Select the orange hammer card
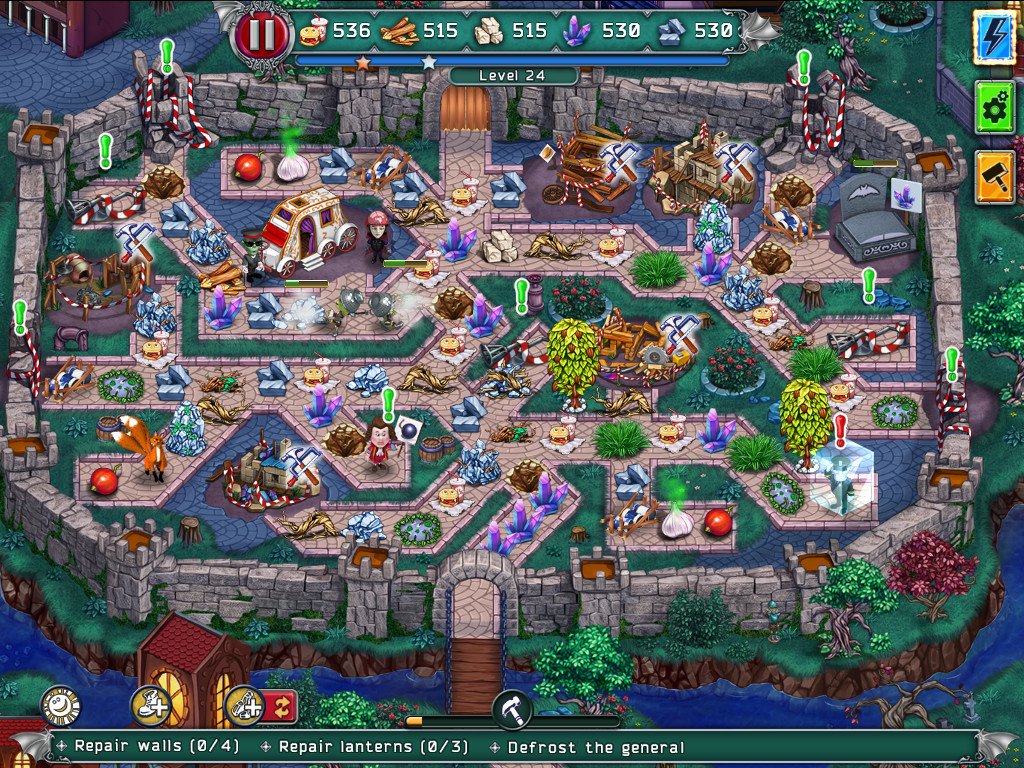Image resolution: width=1024 pixels, height=768 pixels. pyautogui.click(x=994, y=177)
